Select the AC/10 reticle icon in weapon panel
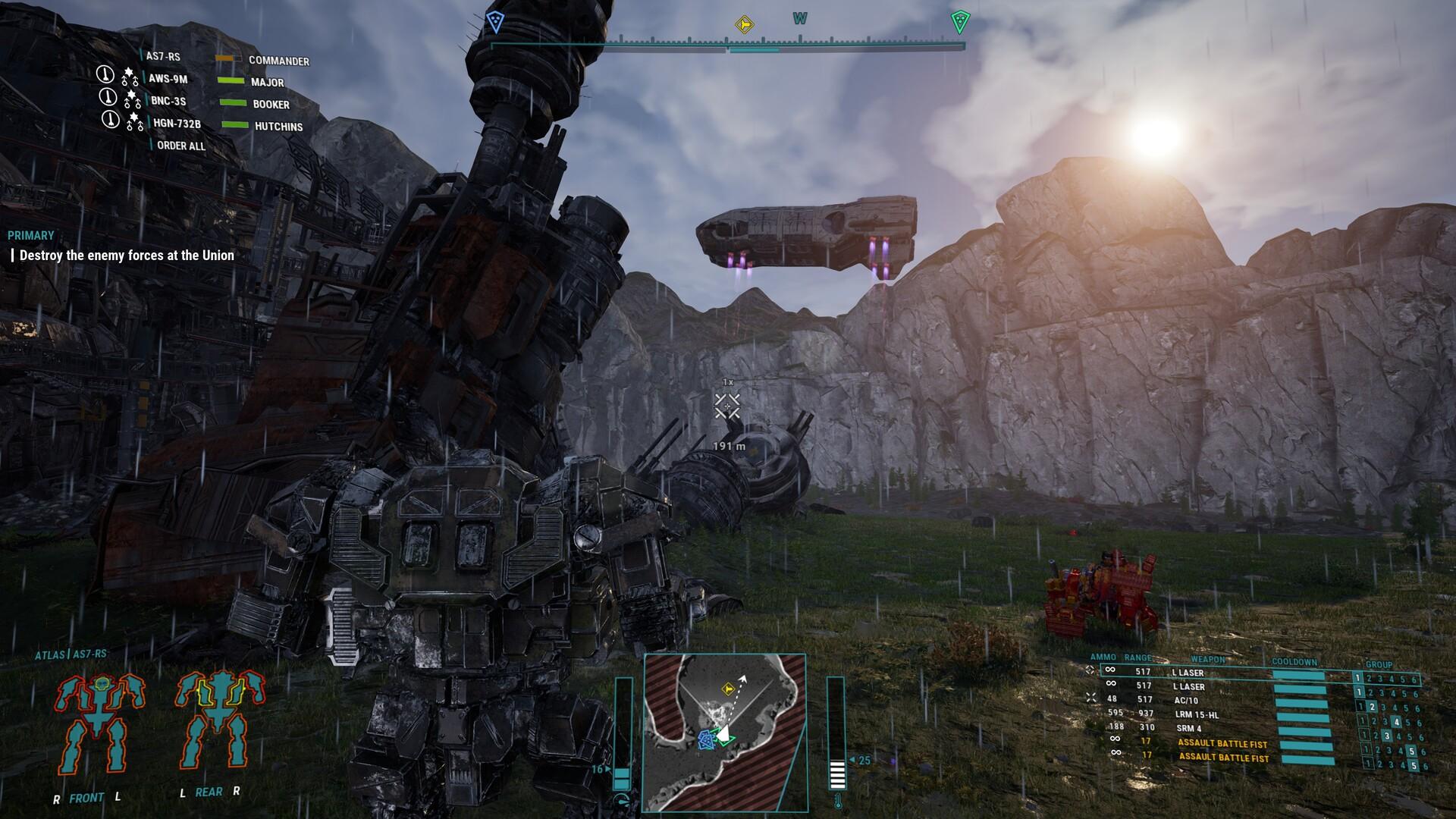The width and height of the screenshot is (1456, 819). pos(1092,697)
